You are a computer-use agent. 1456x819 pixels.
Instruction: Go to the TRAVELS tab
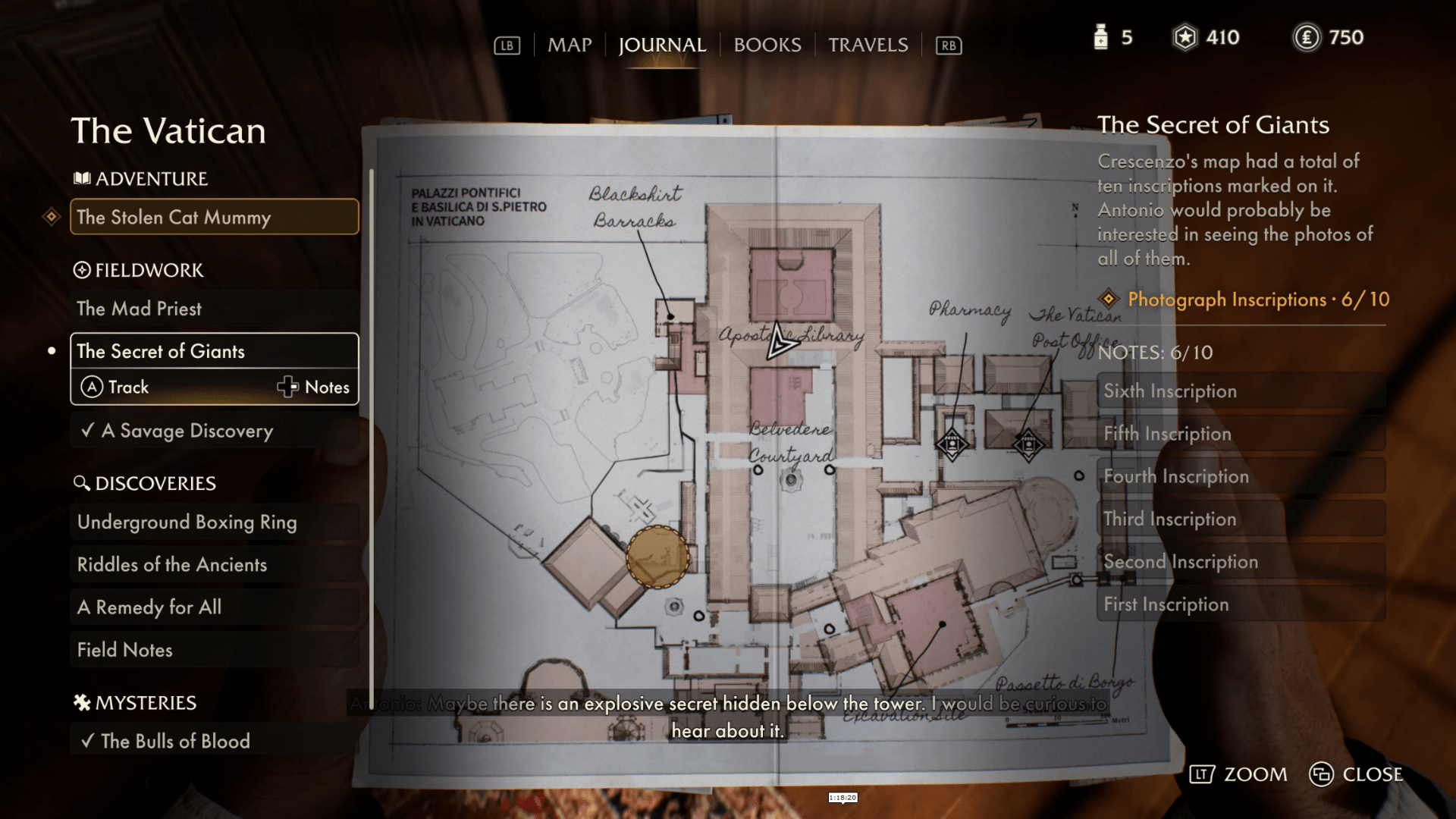point(868,45)
